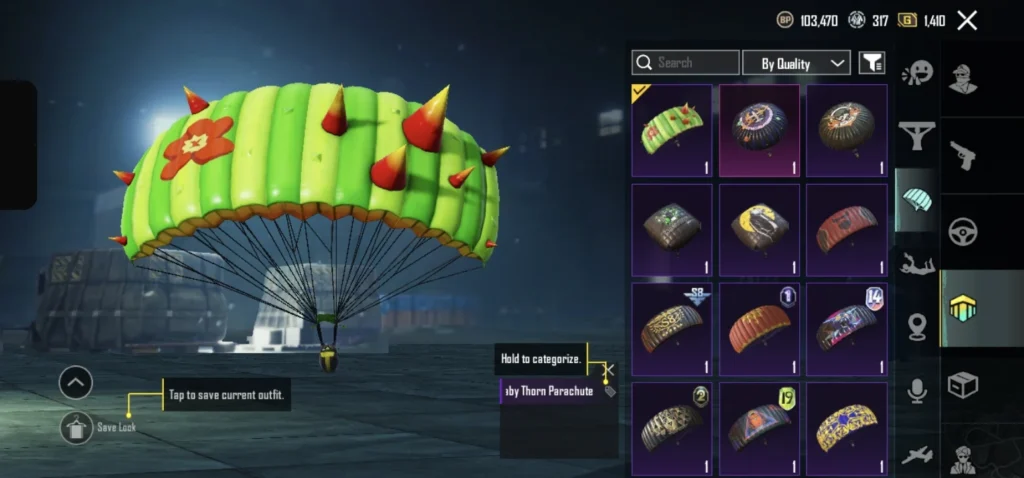
Task: Open the box crate tab
Action: [x=963, y=385]
